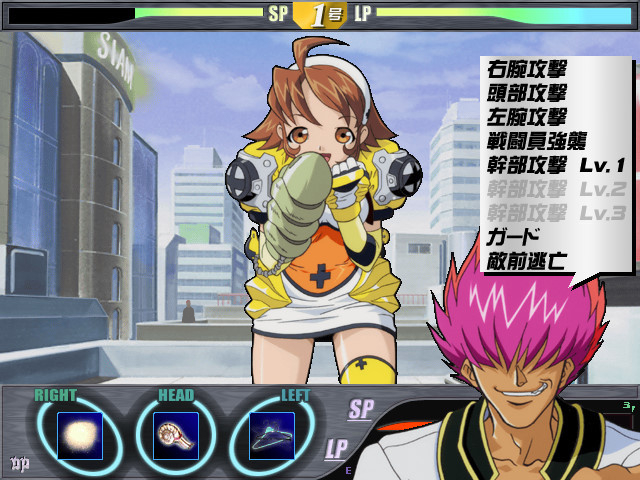The image size is (640, 480).
Task: Select the ガード command
Action: [514, 236]
